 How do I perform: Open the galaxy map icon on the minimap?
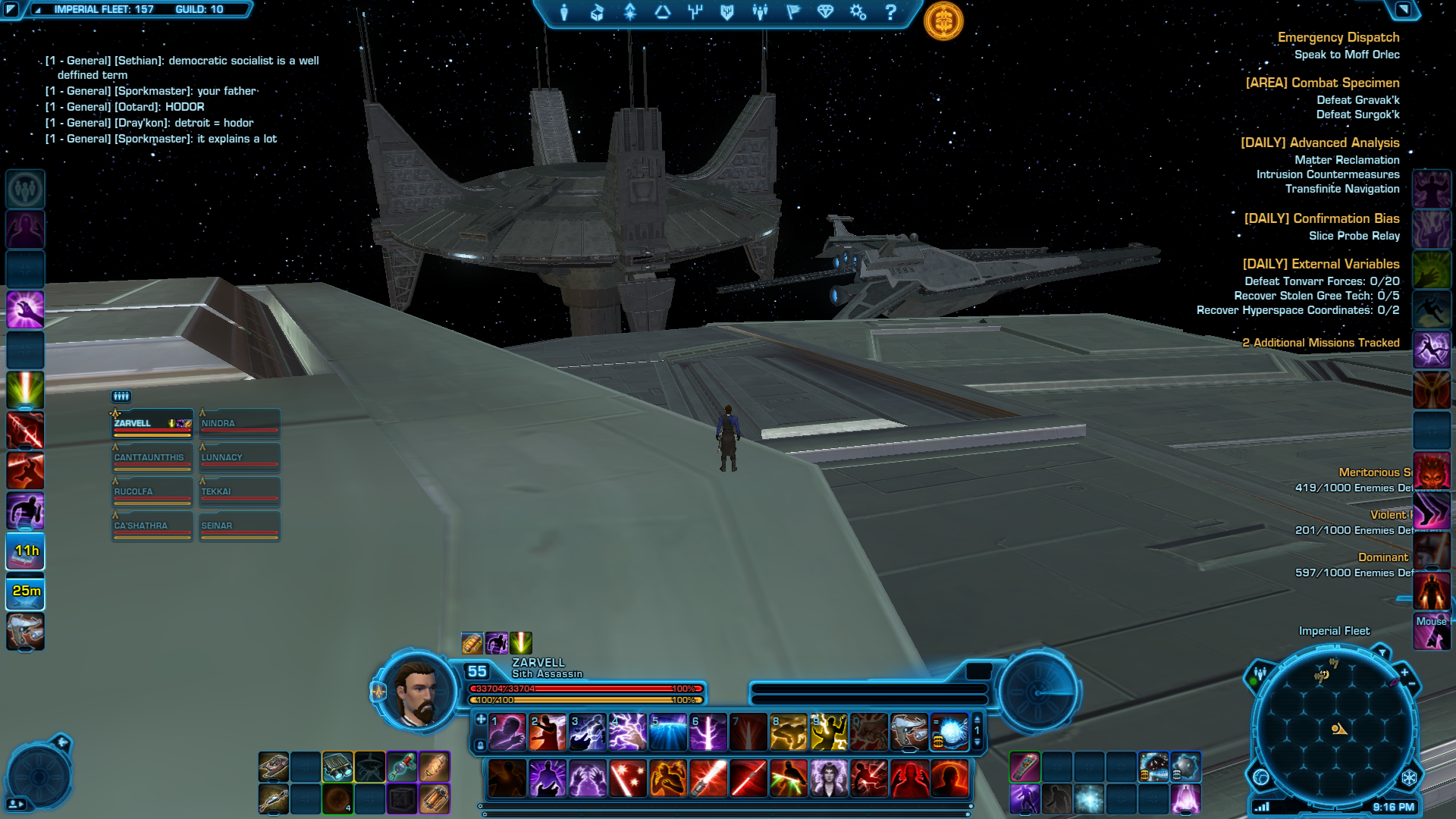[1261, 777]
